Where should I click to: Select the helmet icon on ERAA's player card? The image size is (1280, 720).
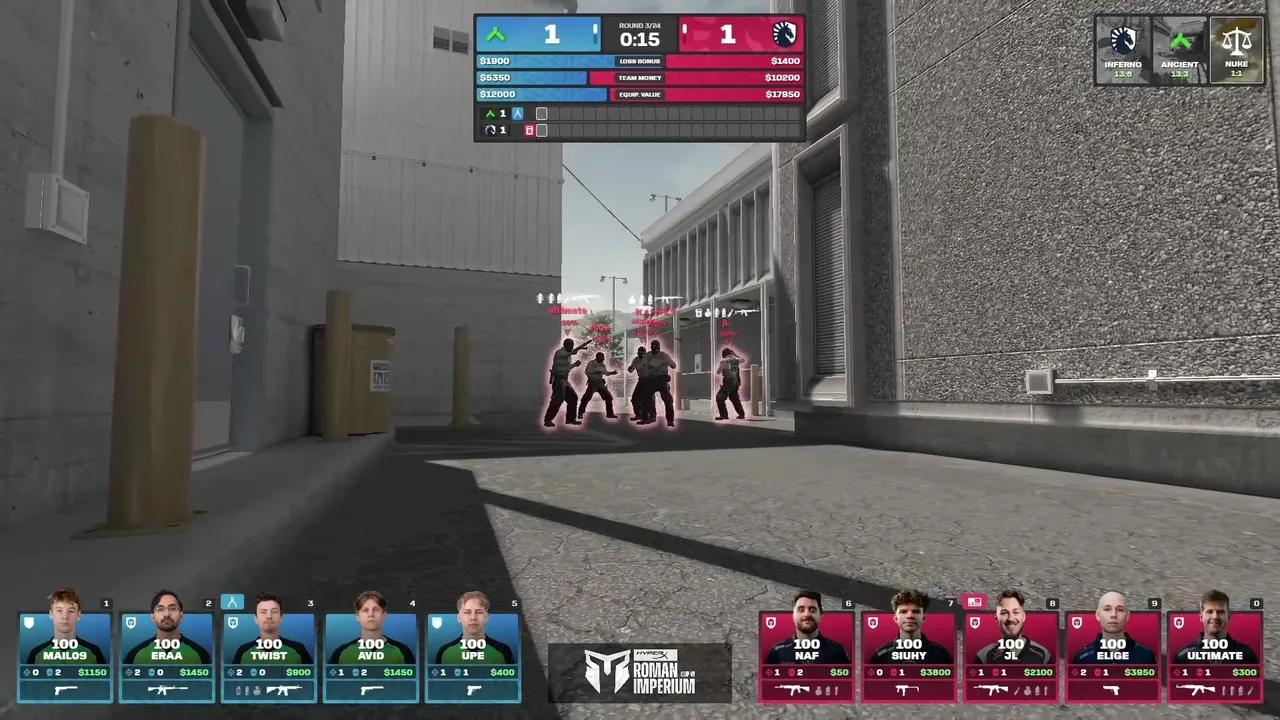coord(129,620)
